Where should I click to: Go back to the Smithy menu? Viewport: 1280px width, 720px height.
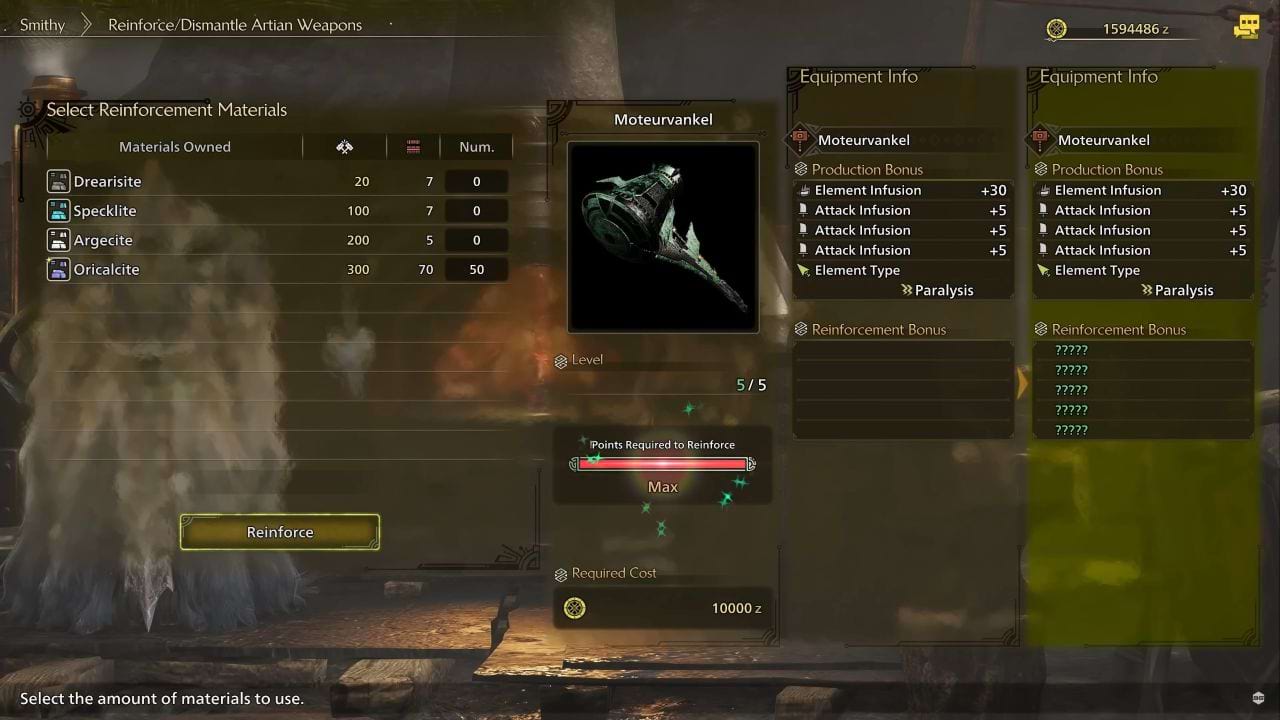pos(42,25)
